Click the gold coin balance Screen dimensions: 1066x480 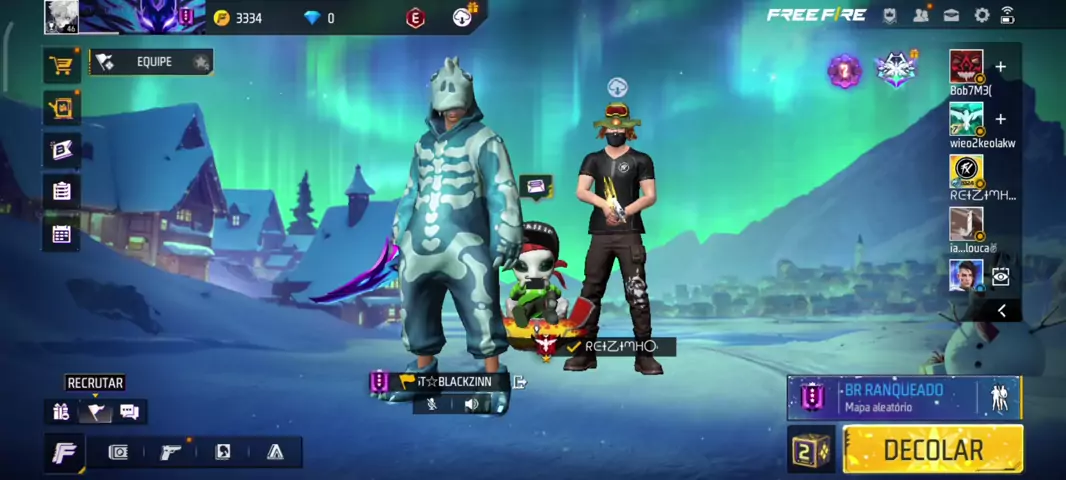point(239,18)
